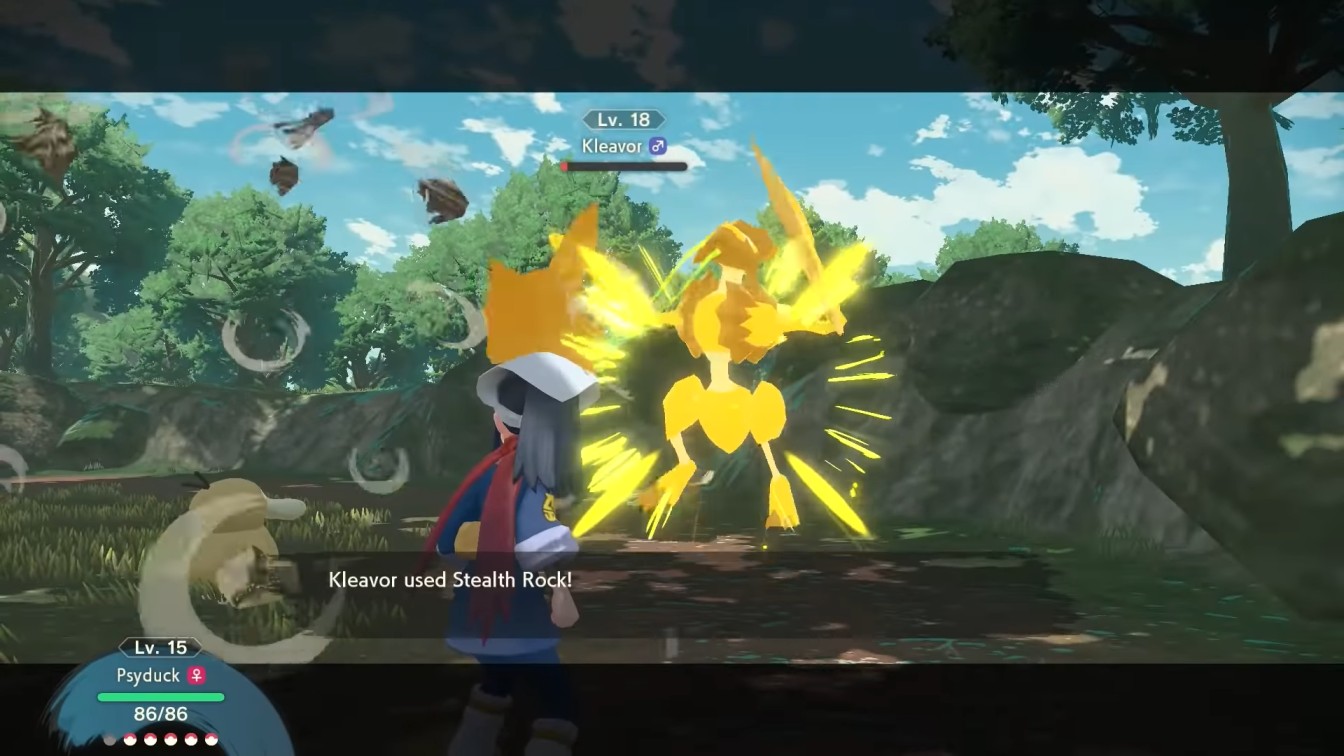
Task: Toggle the Lv. 18 badge above Kleavor
Action: (x=625, y=118)
